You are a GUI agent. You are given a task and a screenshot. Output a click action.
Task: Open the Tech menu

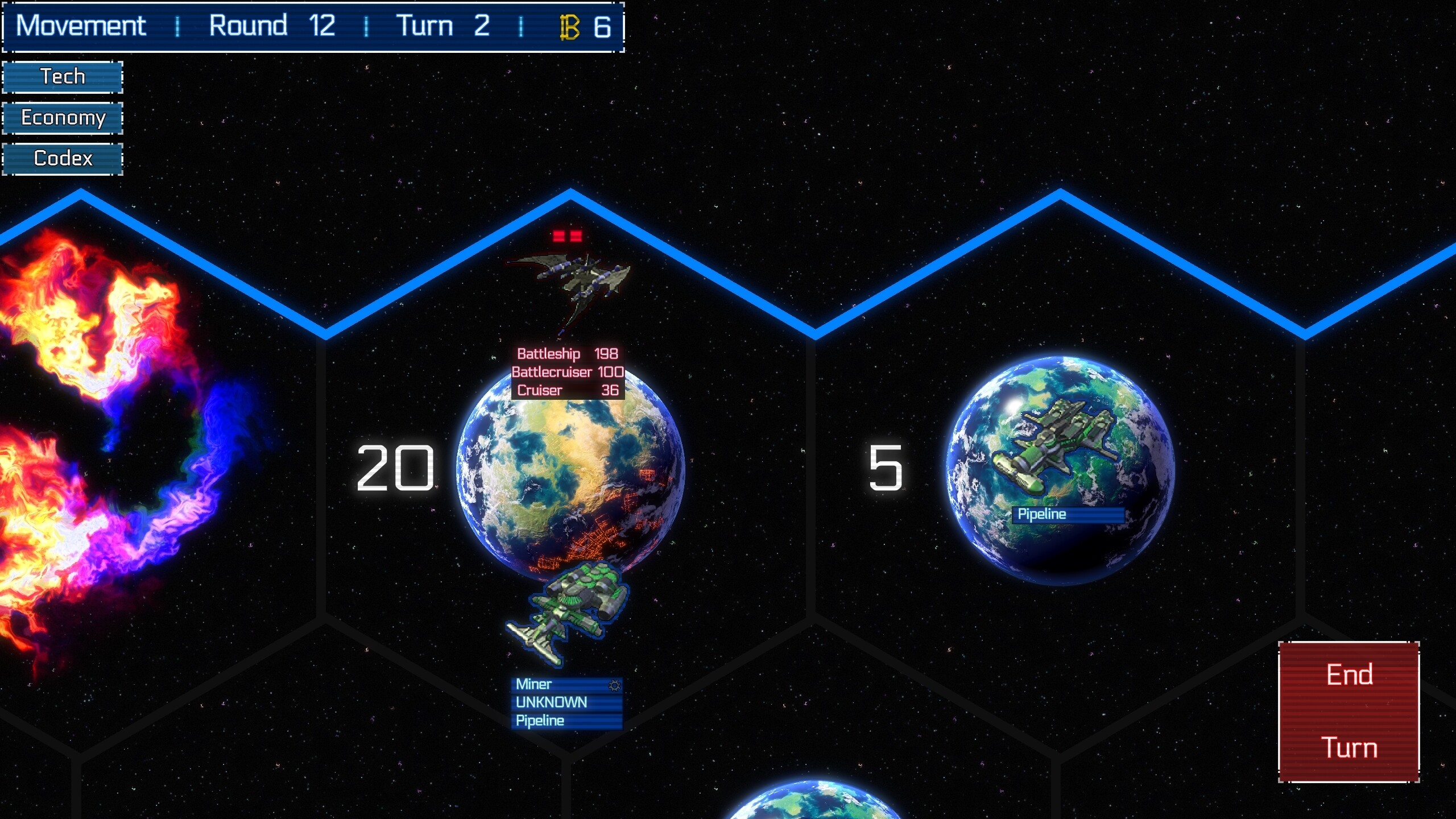point(63,76)
